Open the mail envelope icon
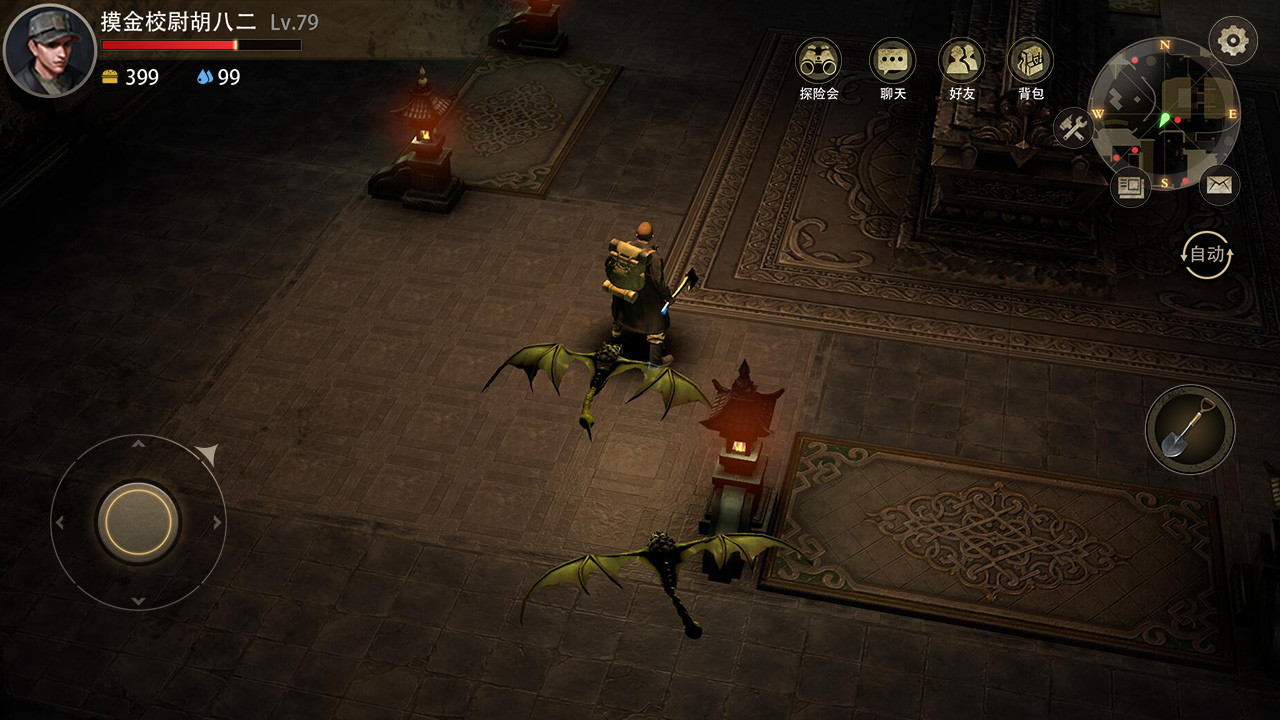This screenshot has height=720, width=1280. 1218,185
